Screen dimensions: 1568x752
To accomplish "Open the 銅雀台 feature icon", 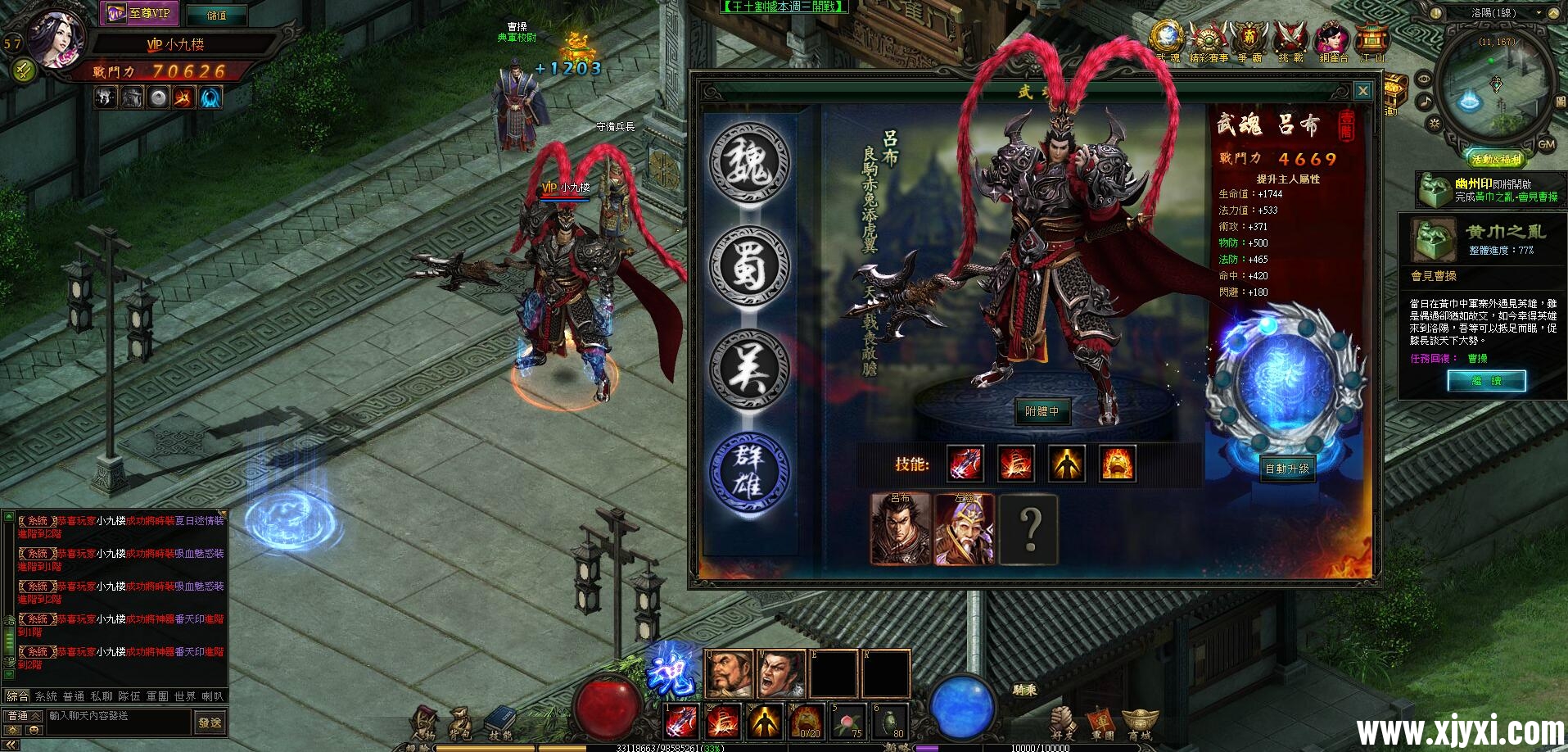I will click(x=1332, y=36).
